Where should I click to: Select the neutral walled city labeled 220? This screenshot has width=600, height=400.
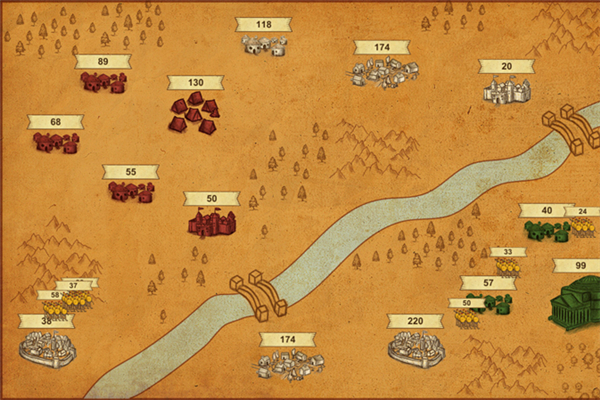click(x=415, y=346)
